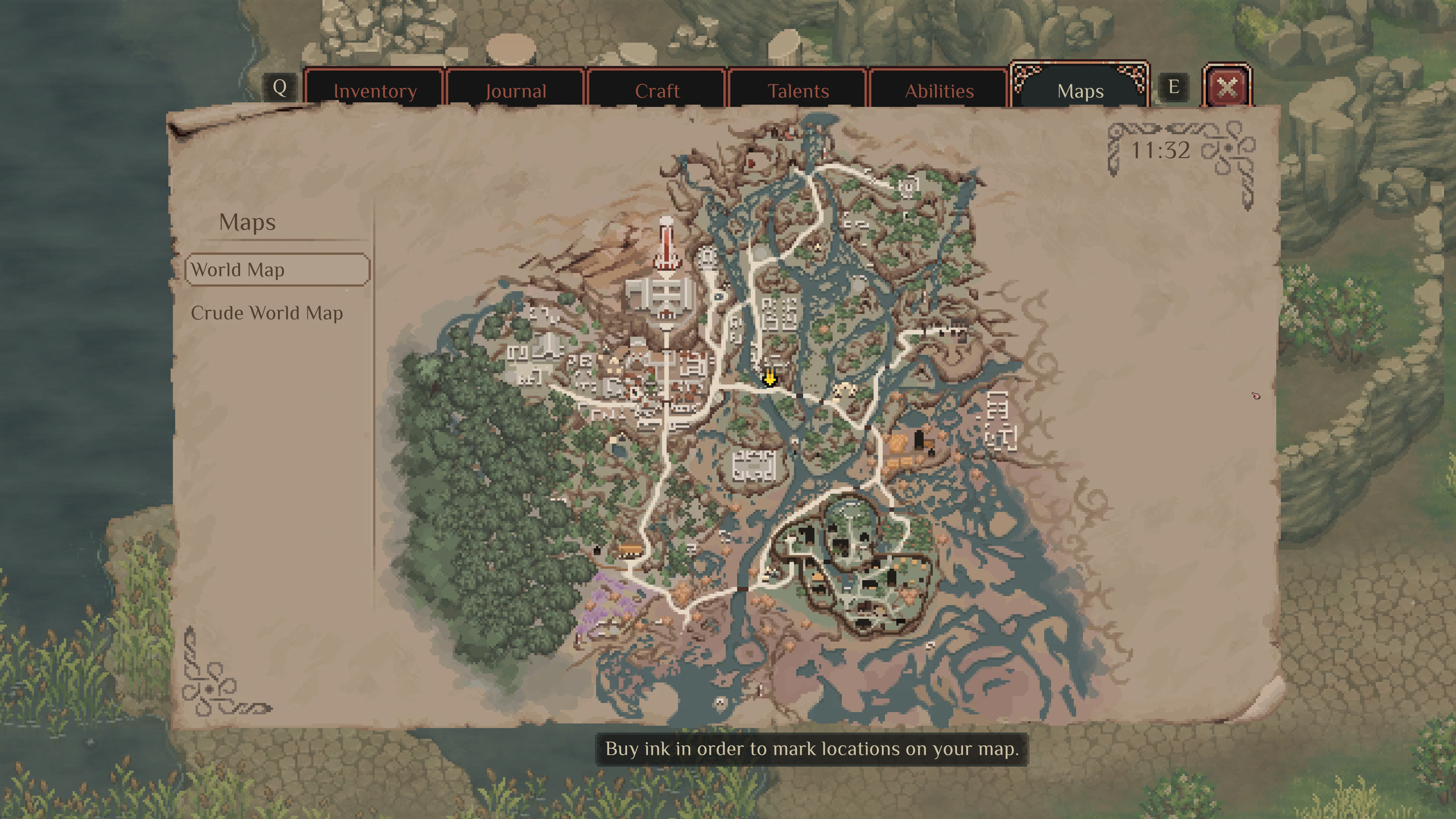Switch to the Inventory tab
The image size is (1456, 819).
(375, 90)
